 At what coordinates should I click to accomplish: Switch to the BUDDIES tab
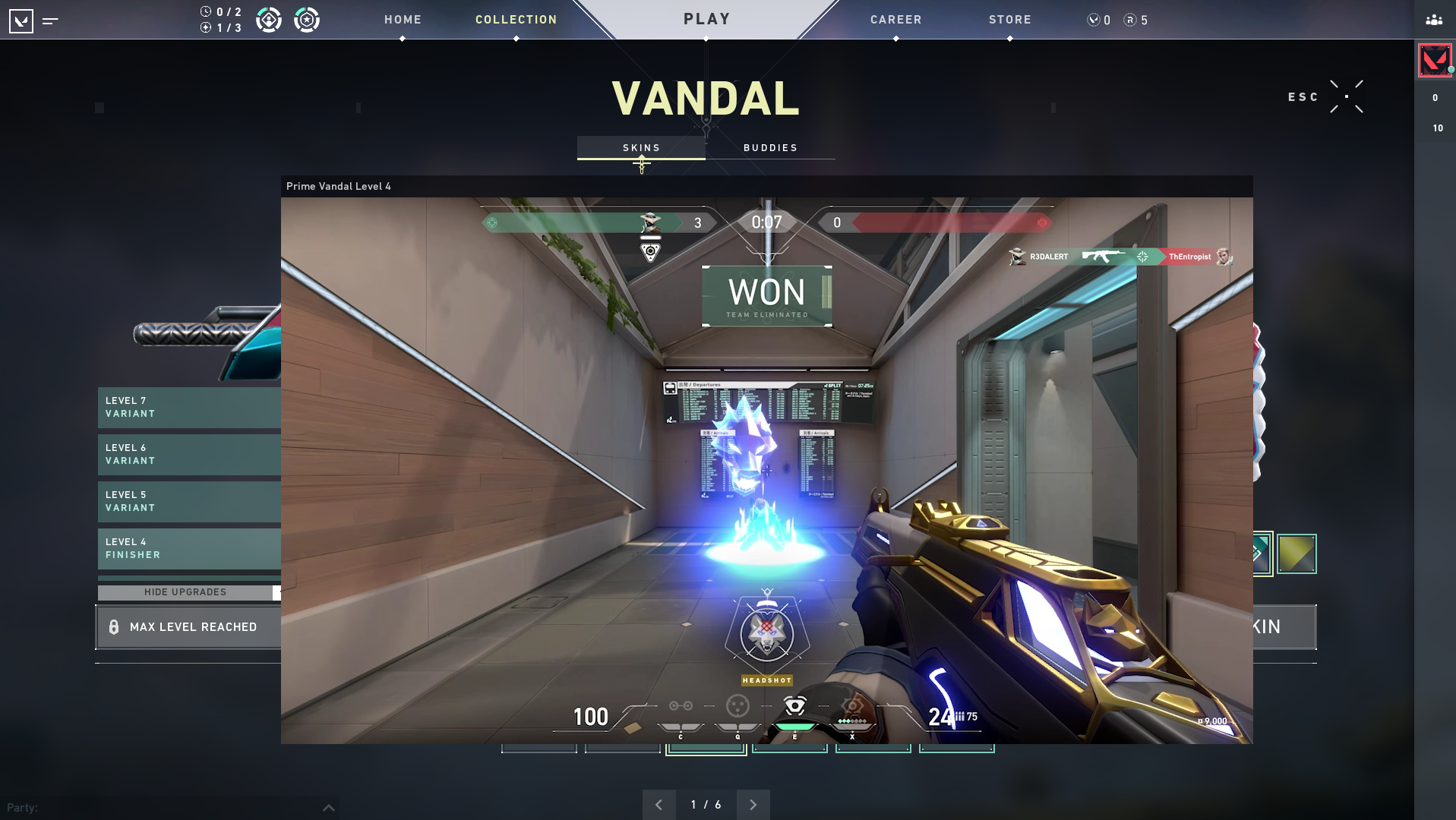770,147
